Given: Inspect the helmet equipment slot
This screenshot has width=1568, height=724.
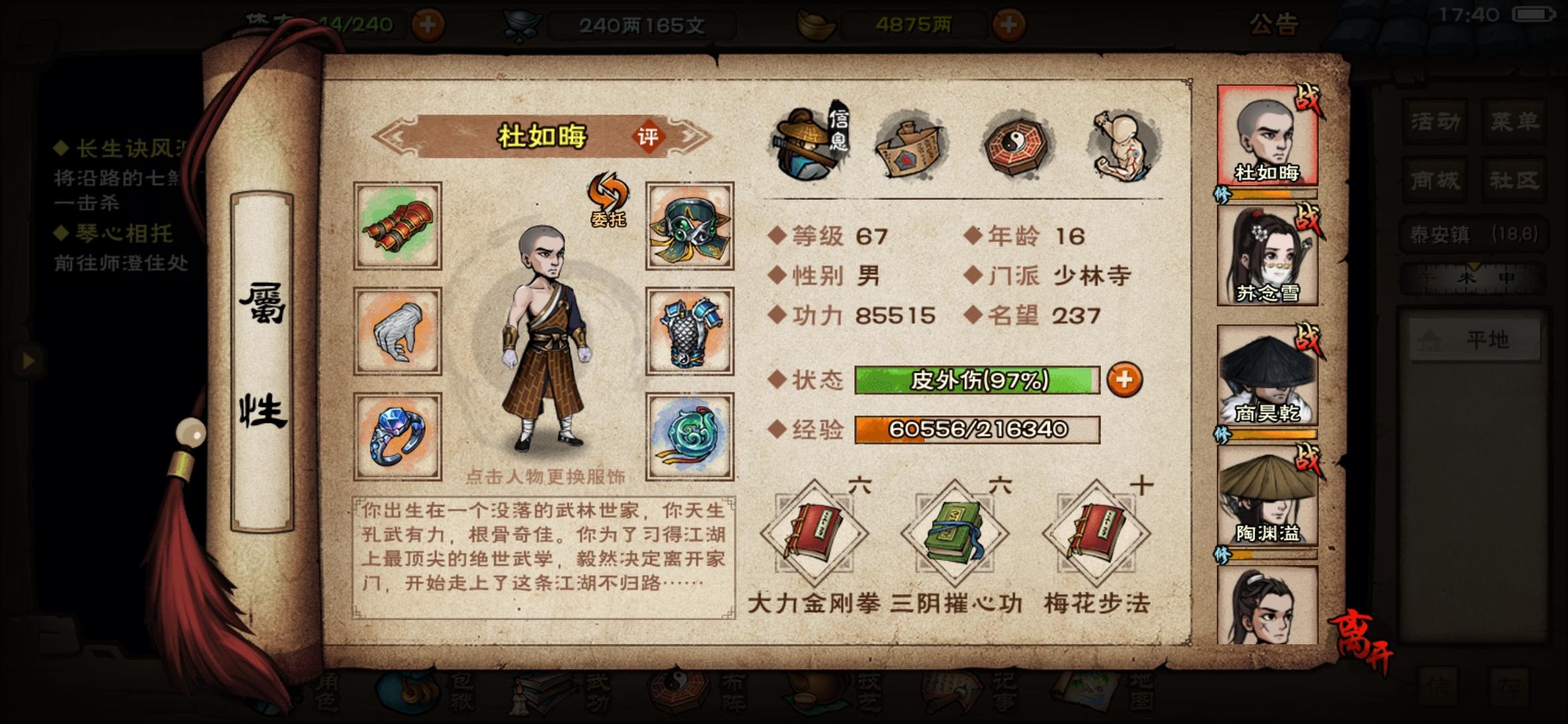Looking at the screenshot, I should [689, 226].
